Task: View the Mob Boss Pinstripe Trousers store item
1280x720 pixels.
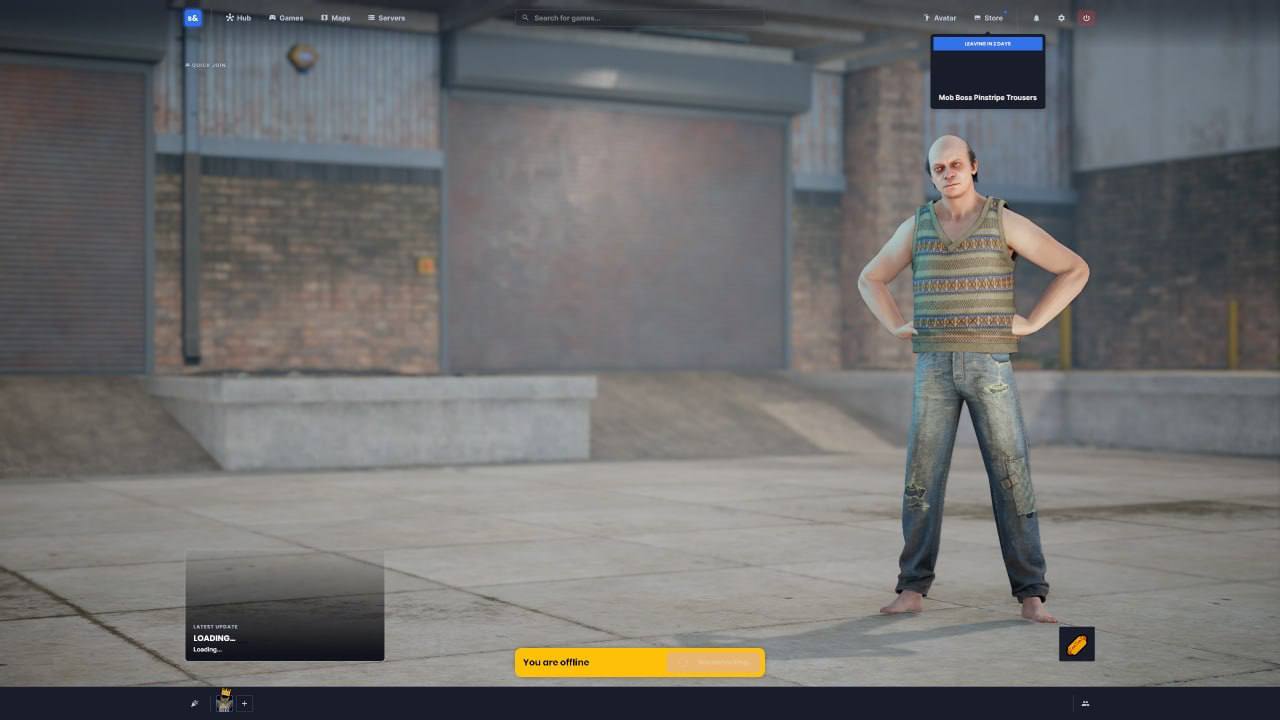Action: point(987,73)
